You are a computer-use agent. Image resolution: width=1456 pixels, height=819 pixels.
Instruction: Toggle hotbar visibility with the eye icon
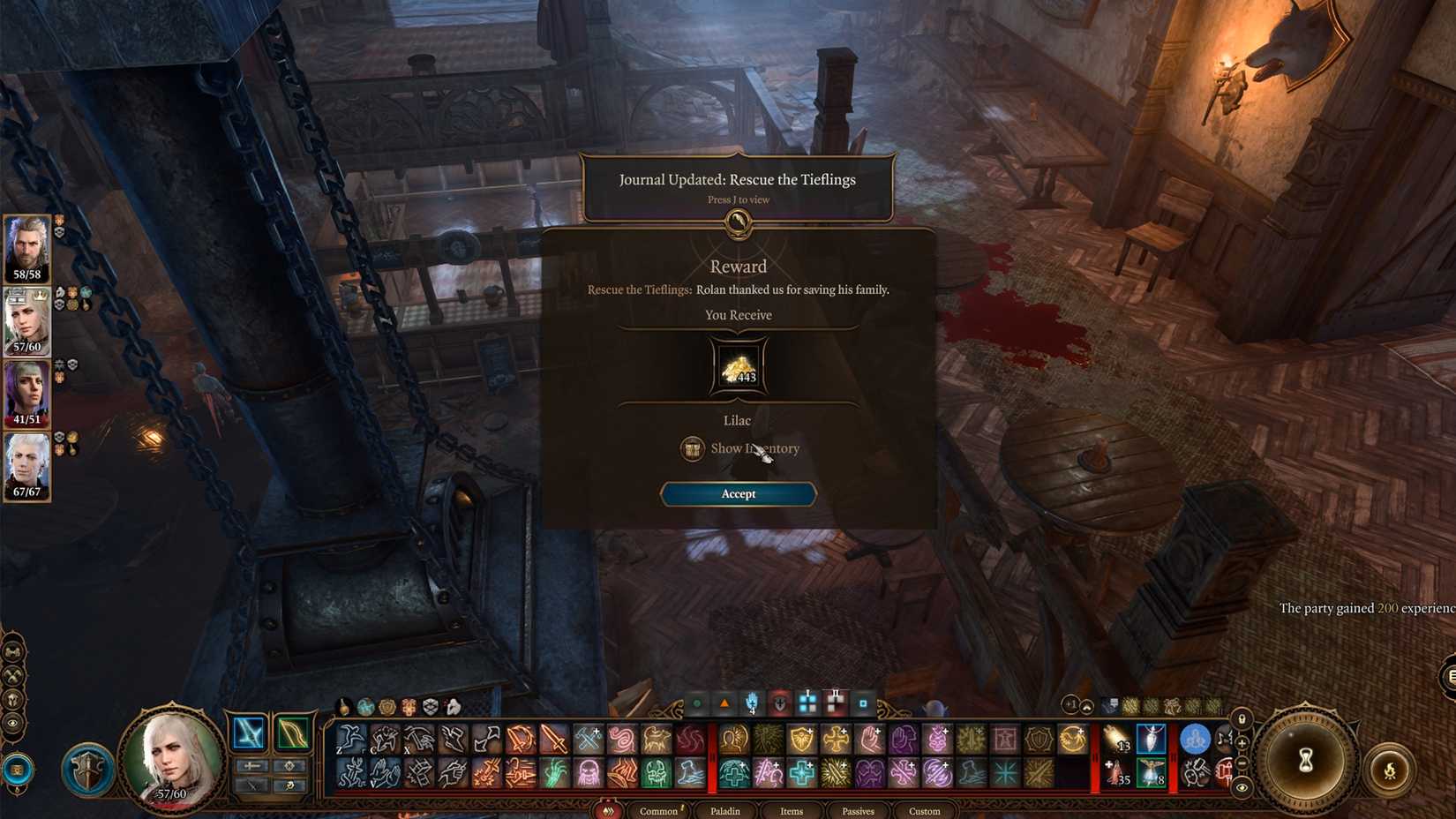pos(1242,788)
